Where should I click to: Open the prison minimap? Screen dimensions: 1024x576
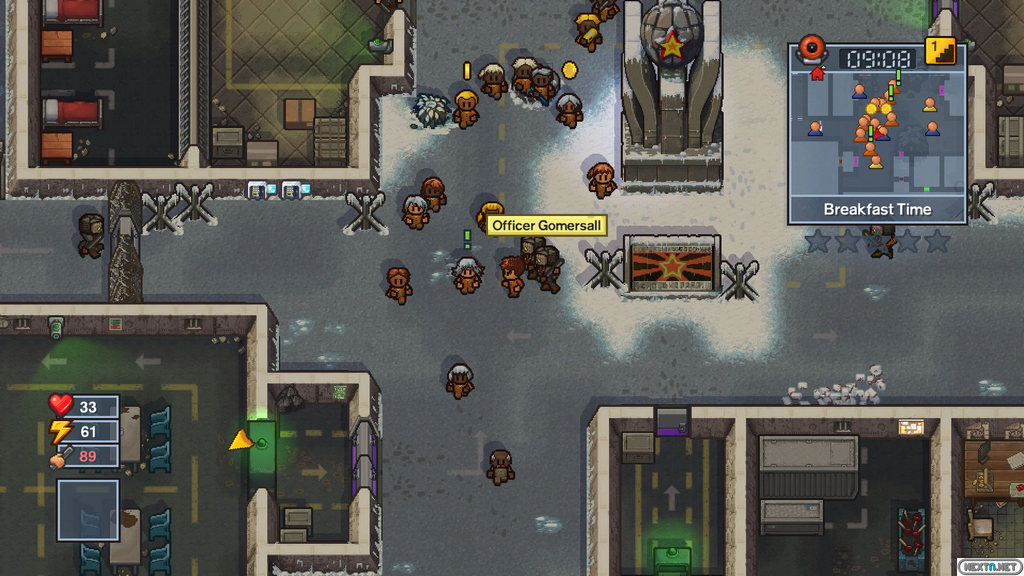point(877,135)
